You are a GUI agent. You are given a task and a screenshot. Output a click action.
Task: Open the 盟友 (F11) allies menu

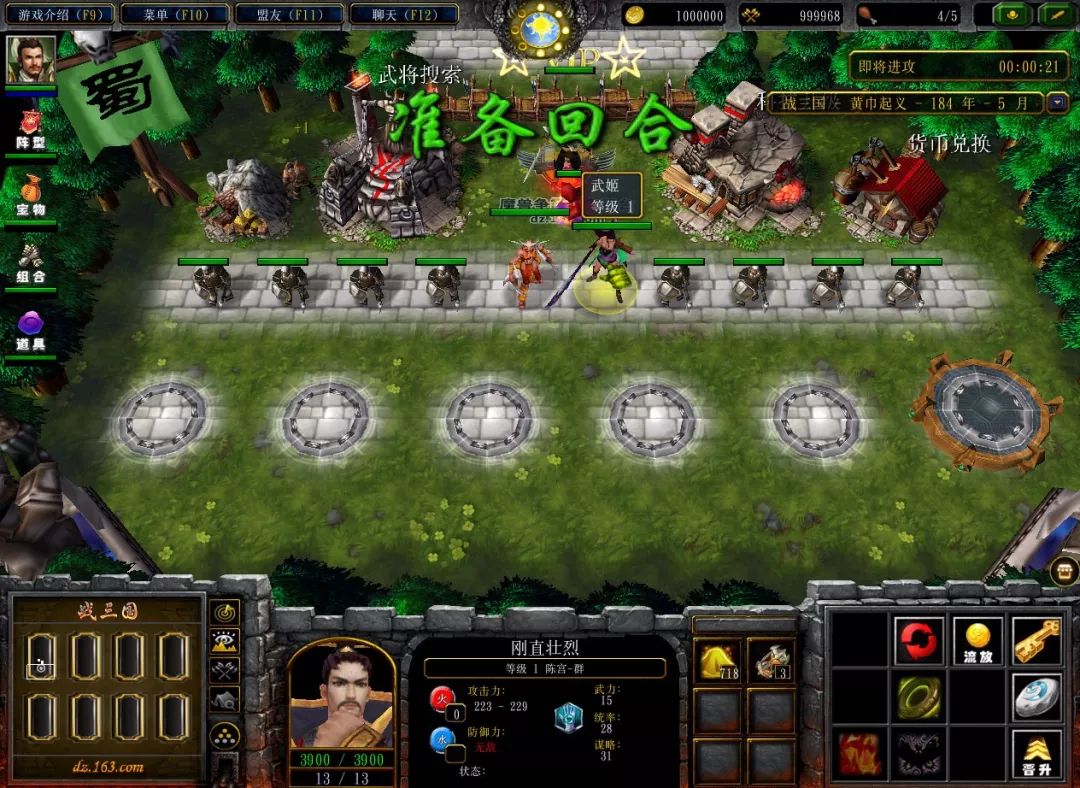coord(289,15)
